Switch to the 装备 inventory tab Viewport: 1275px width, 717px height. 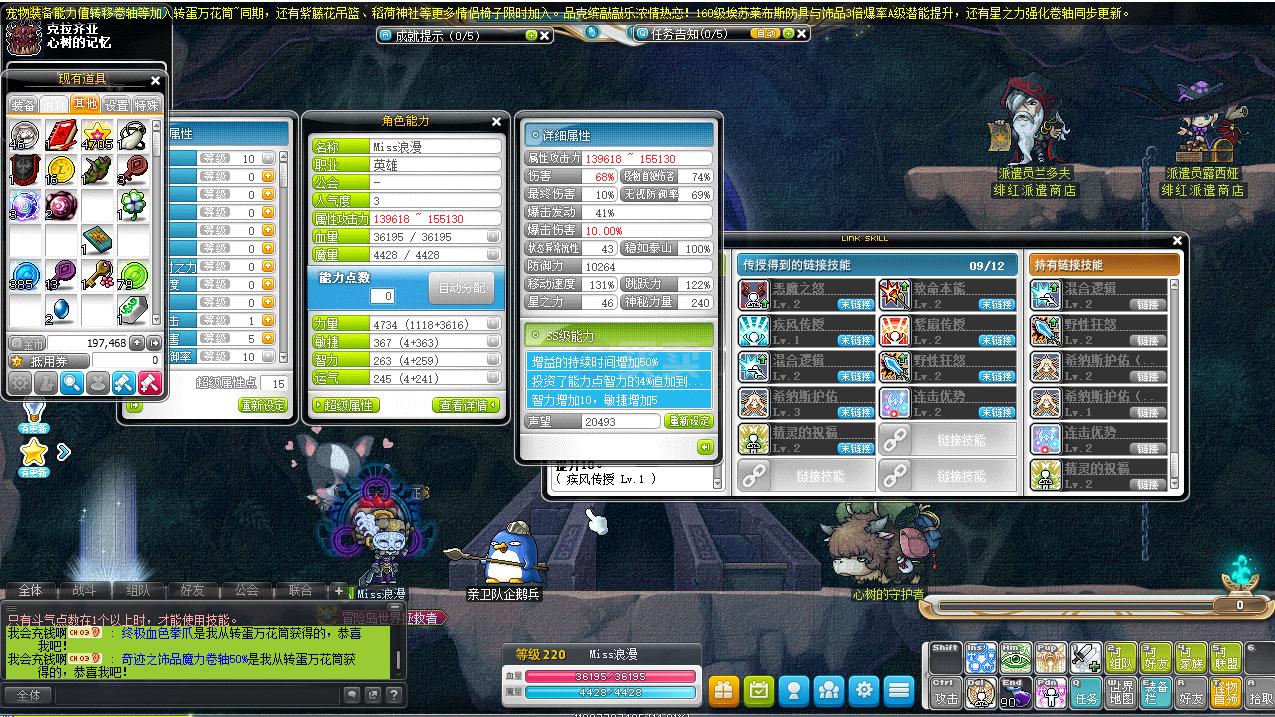23,105
